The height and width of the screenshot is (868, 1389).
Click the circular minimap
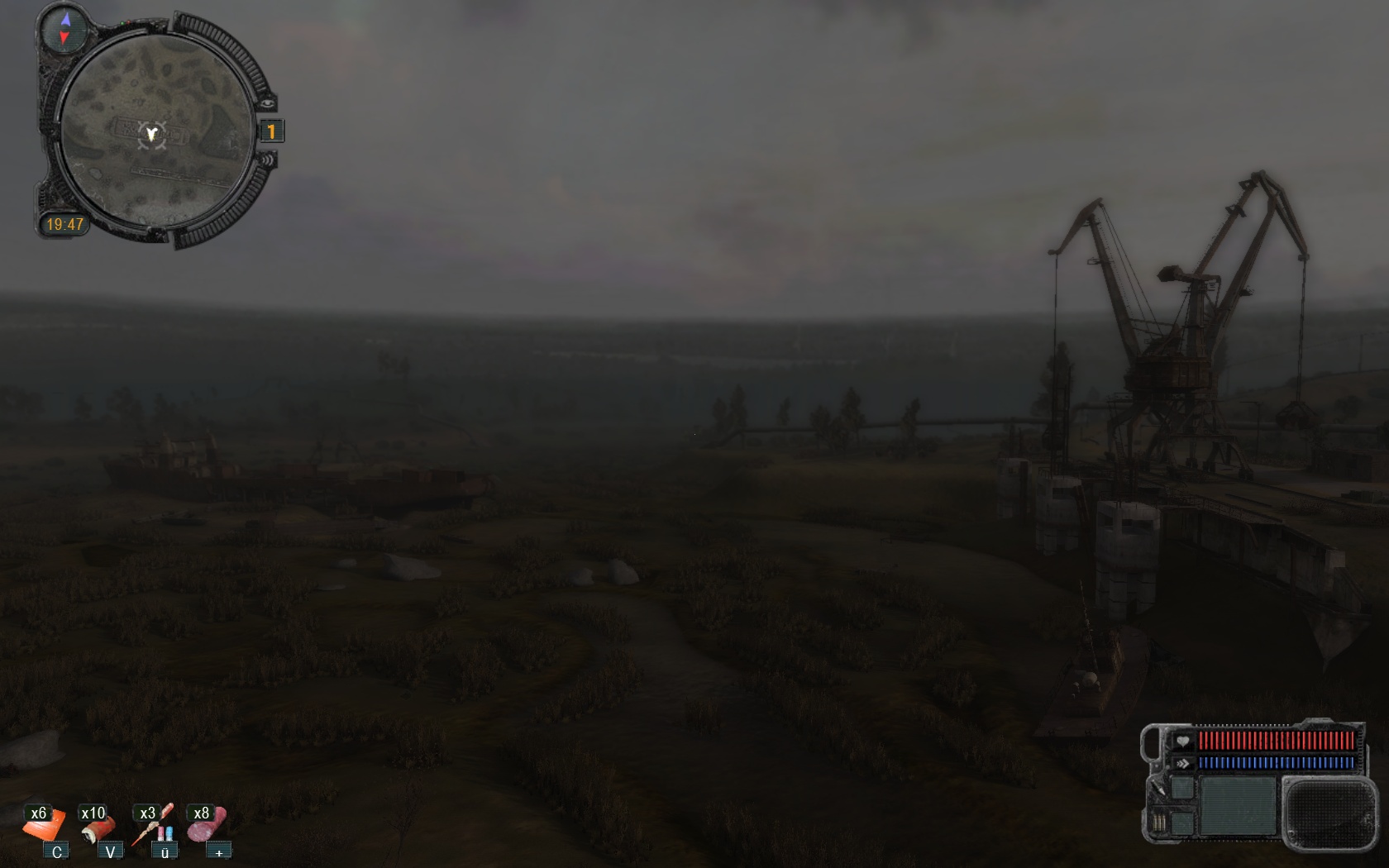pos(155,132)
